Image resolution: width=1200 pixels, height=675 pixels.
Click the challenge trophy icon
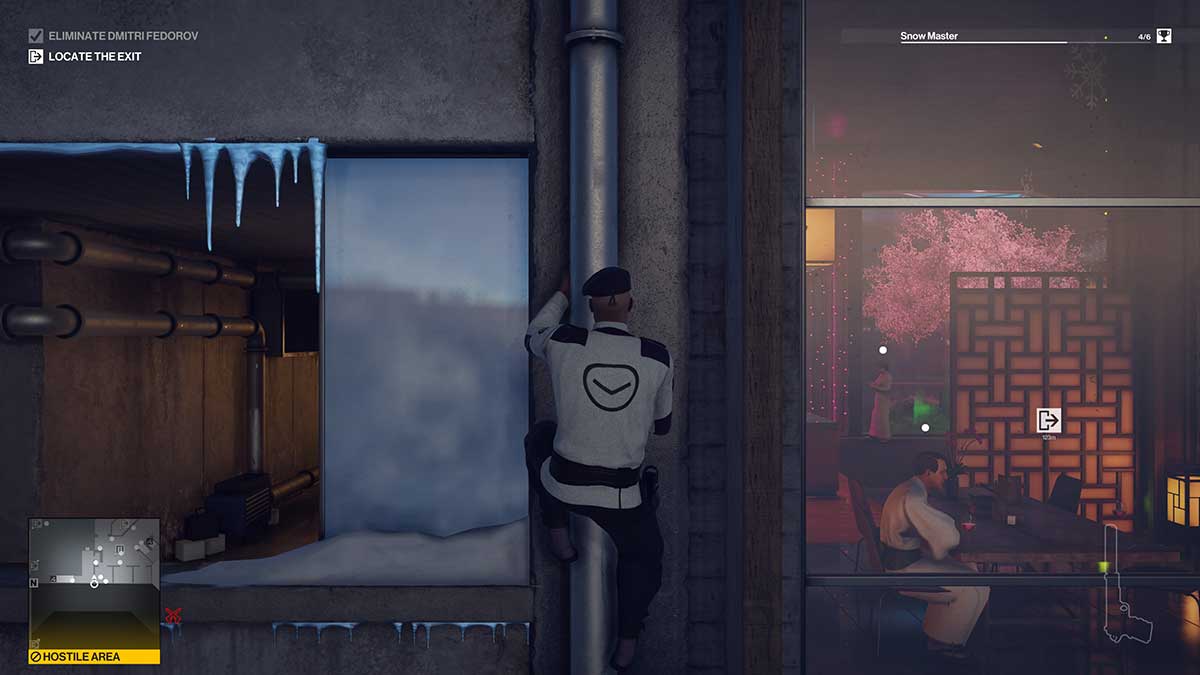[x=1164, y=36]
